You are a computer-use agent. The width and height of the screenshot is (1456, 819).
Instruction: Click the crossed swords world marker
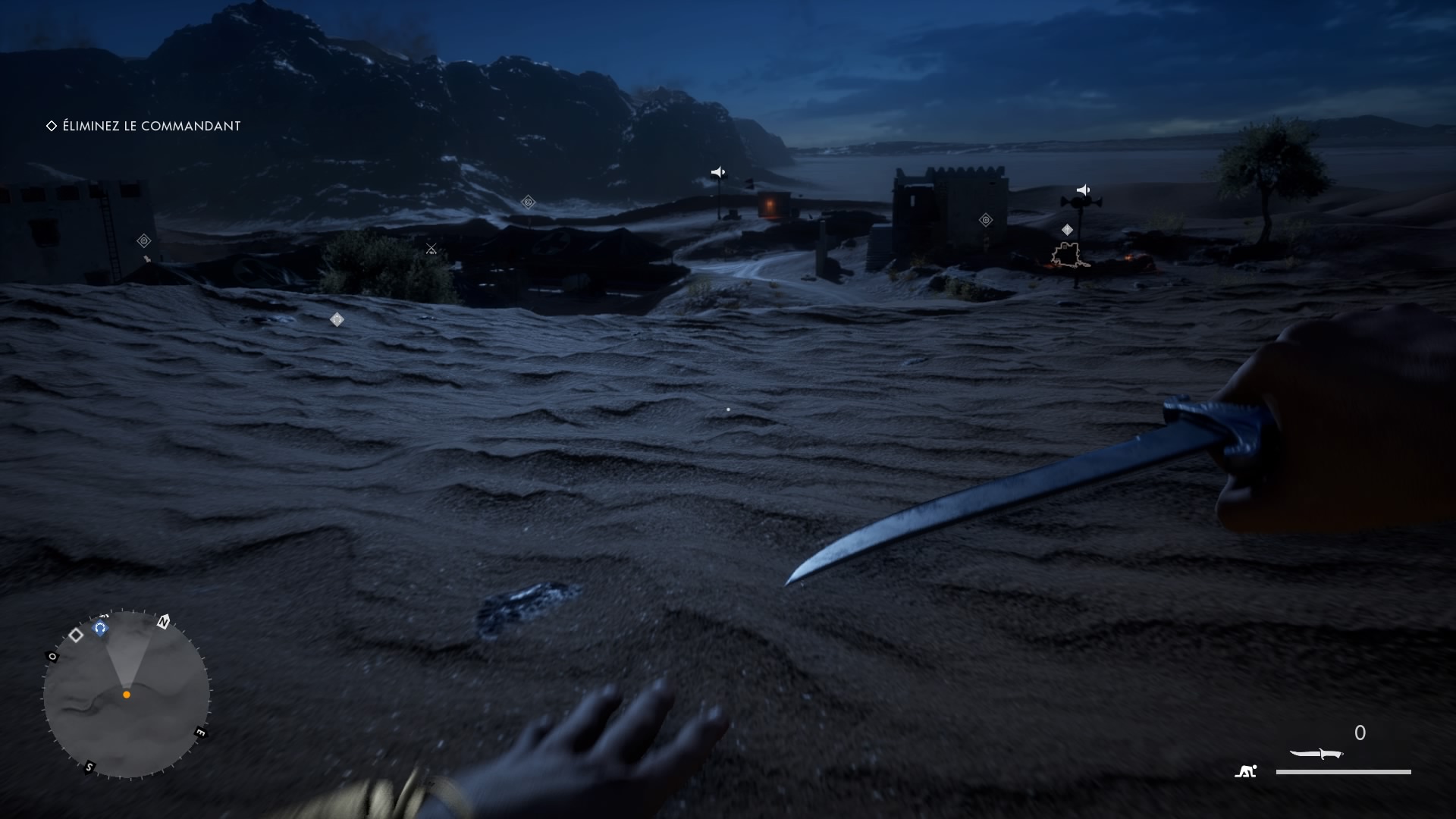click(431, 249)
